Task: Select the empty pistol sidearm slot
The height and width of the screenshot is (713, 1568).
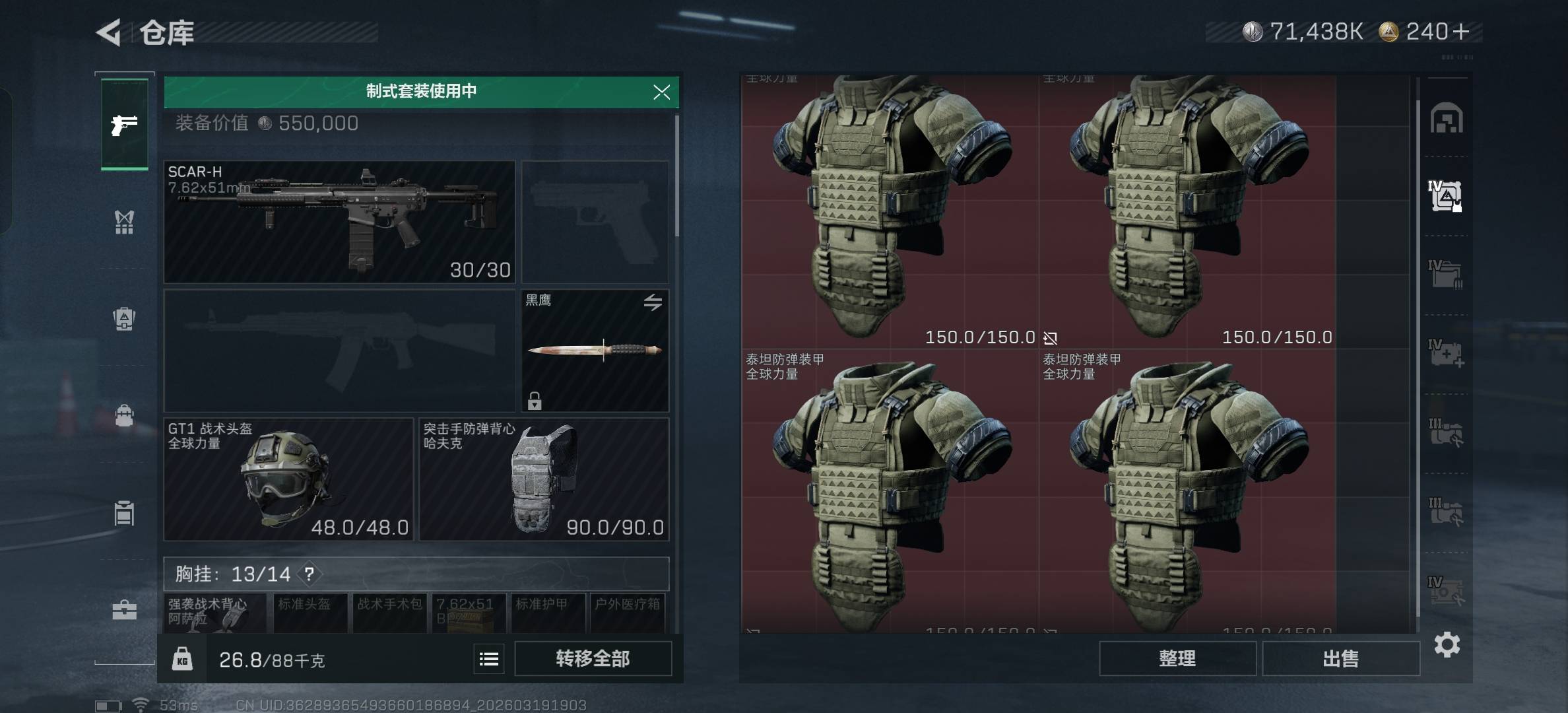Action: tap(595, 222)
